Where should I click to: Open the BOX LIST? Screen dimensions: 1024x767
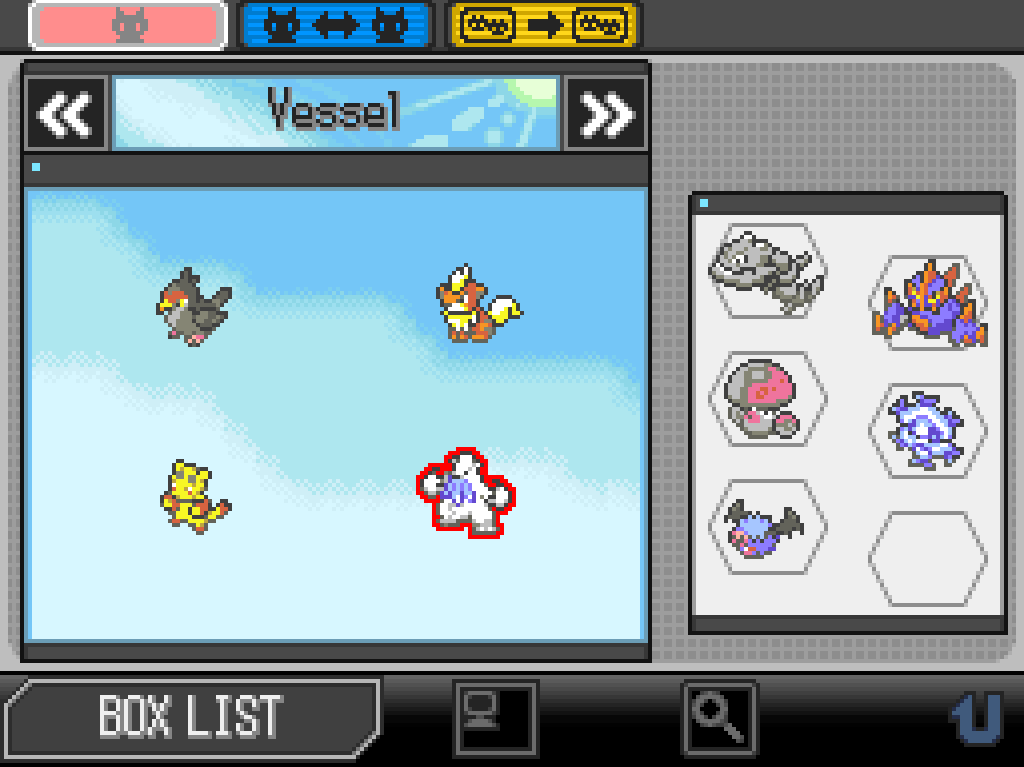pos(190,716)
